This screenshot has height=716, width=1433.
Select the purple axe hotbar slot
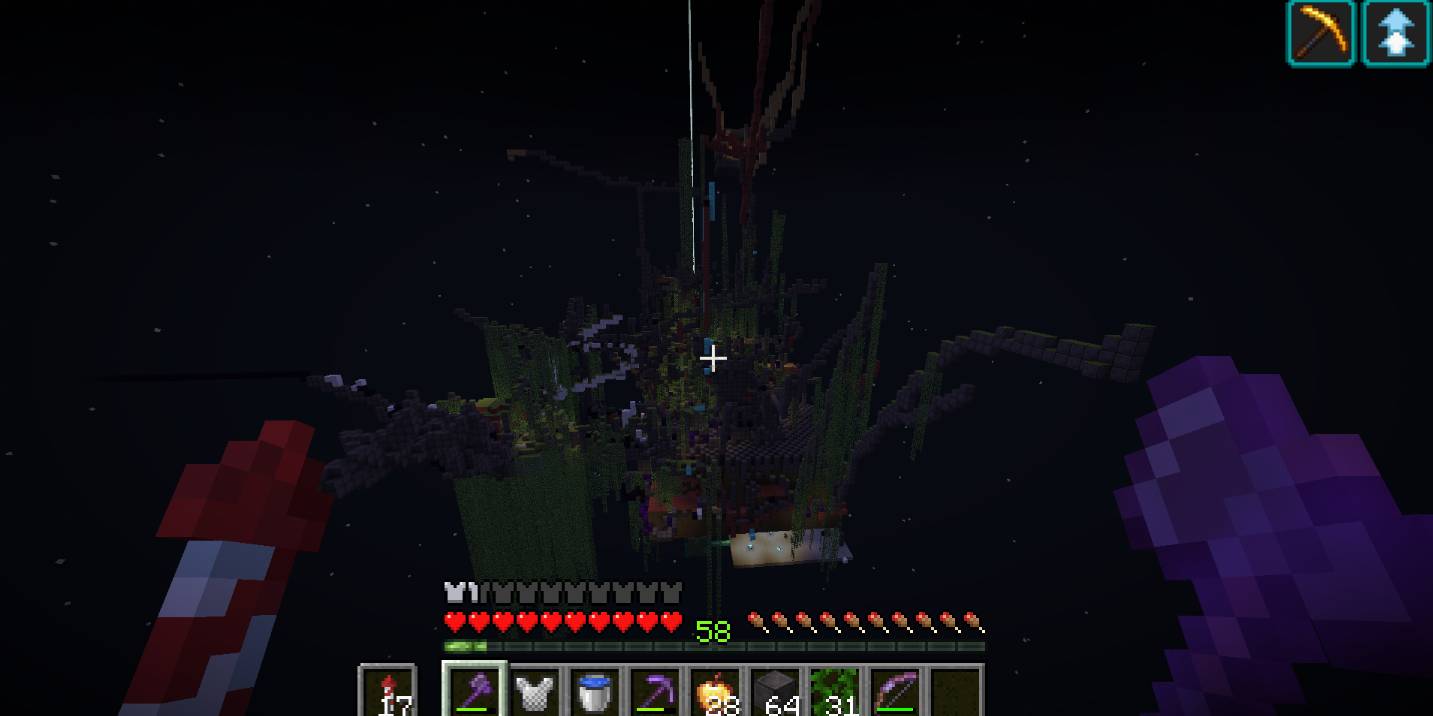click(x=475, y=691)
